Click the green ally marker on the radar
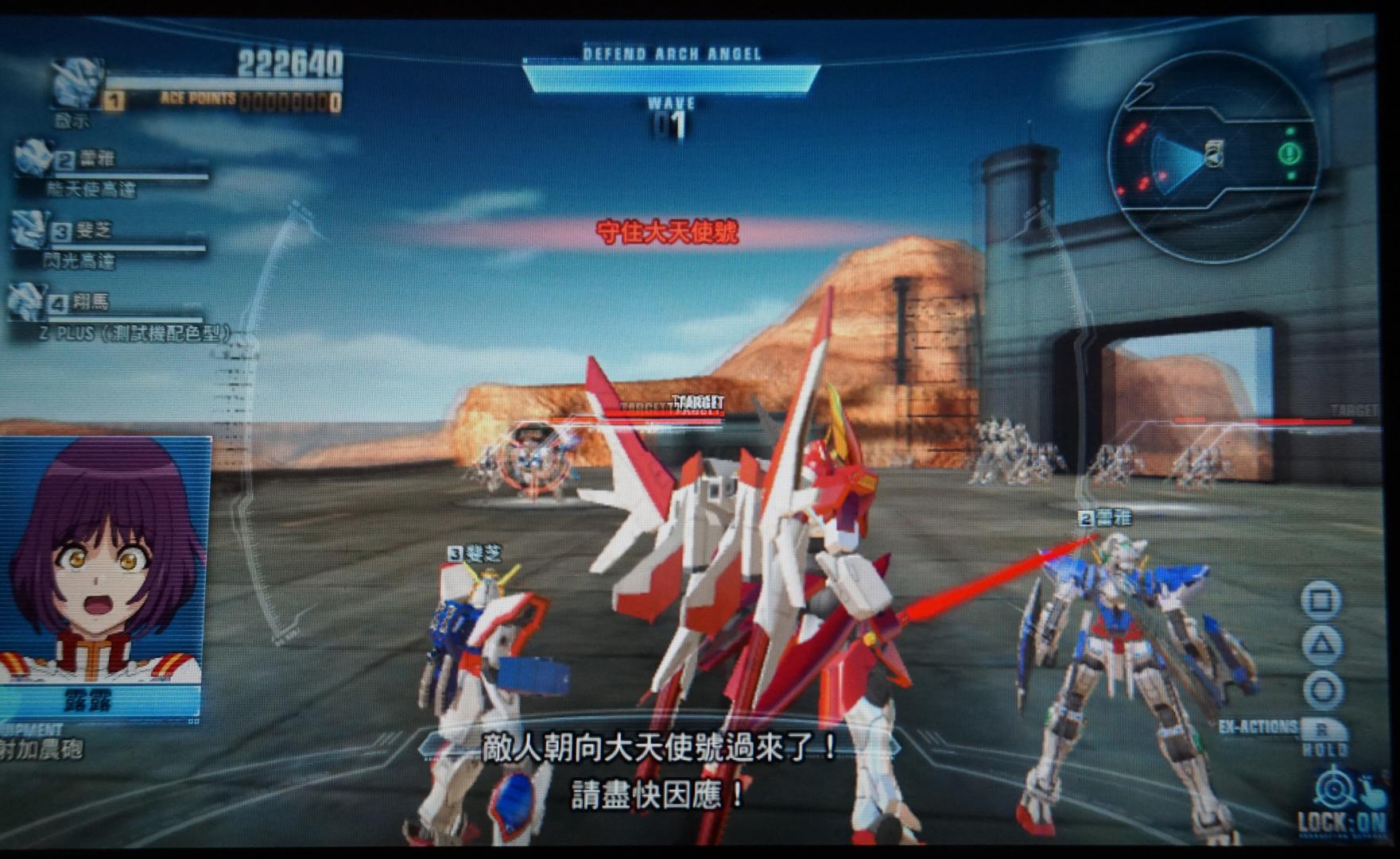This screenshot has width=1400, height=859. coord(1289,152)
